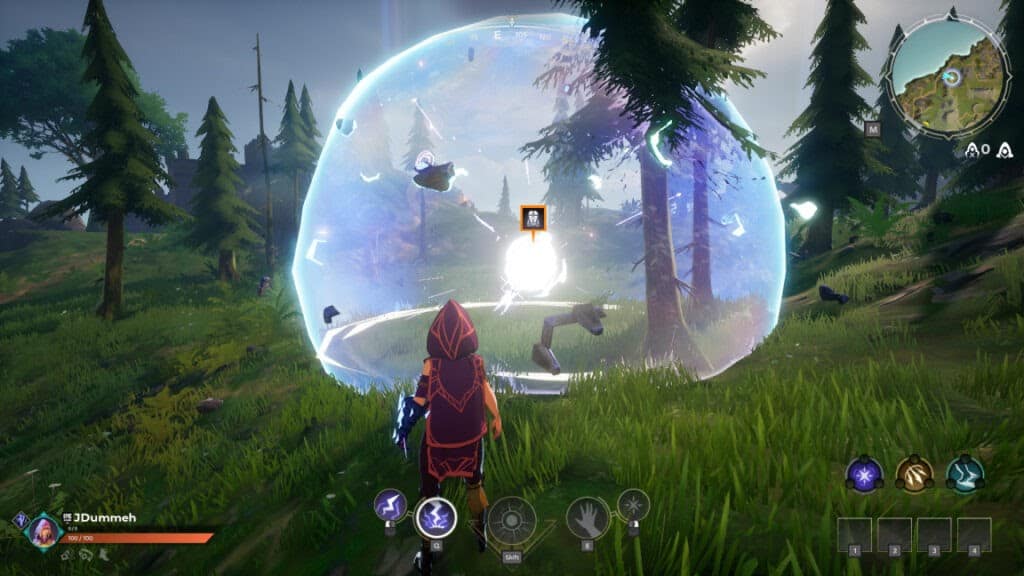The height and width of the screenshot is (576, 1024).
Task: Click the grey starburst sorcery icon
Action: [633, 504]
